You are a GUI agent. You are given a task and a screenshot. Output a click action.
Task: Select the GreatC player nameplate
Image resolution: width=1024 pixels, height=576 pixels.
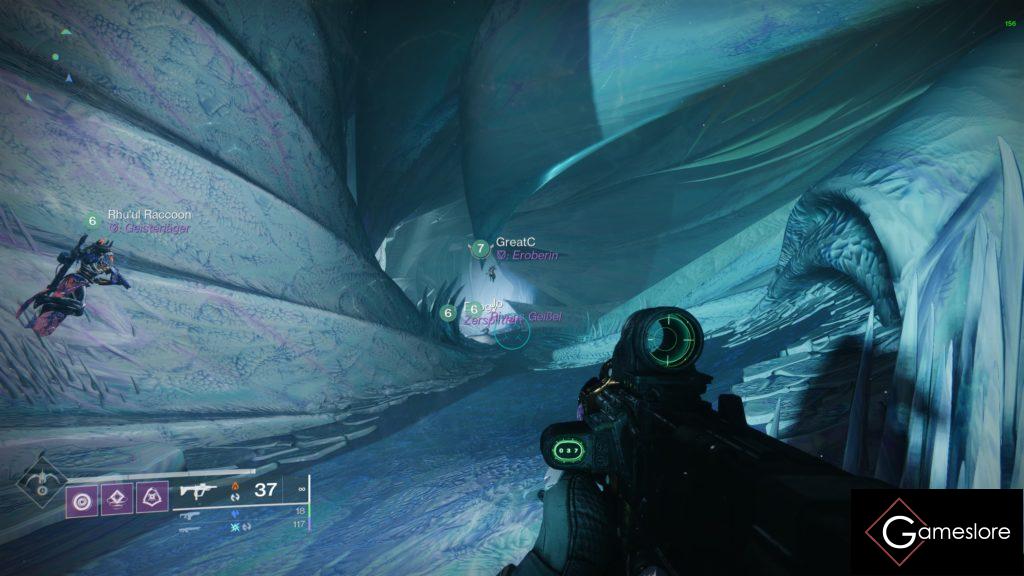(x=515, y=242)
